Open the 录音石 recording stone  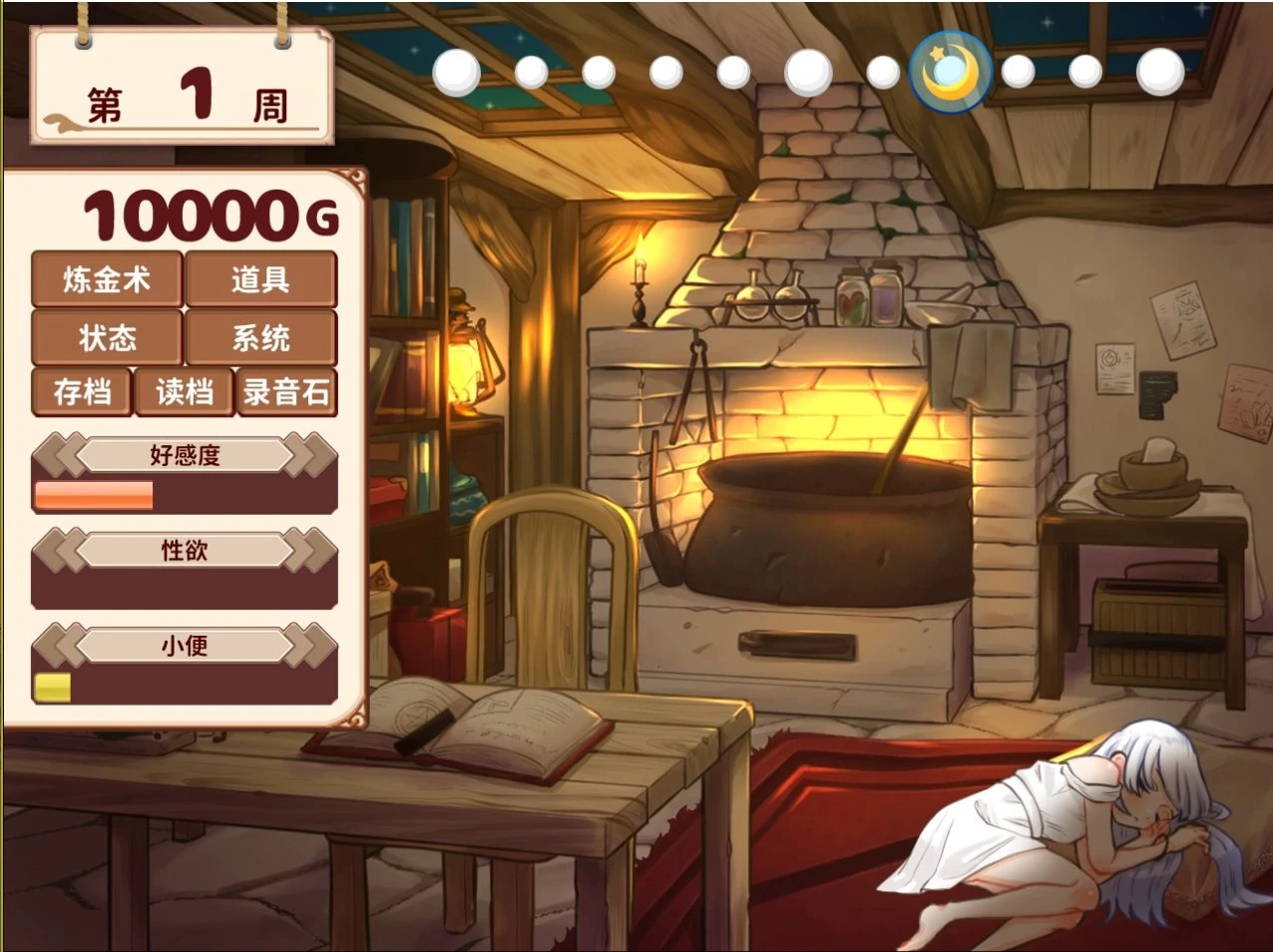pyautogui.click(x=286, y=392)
